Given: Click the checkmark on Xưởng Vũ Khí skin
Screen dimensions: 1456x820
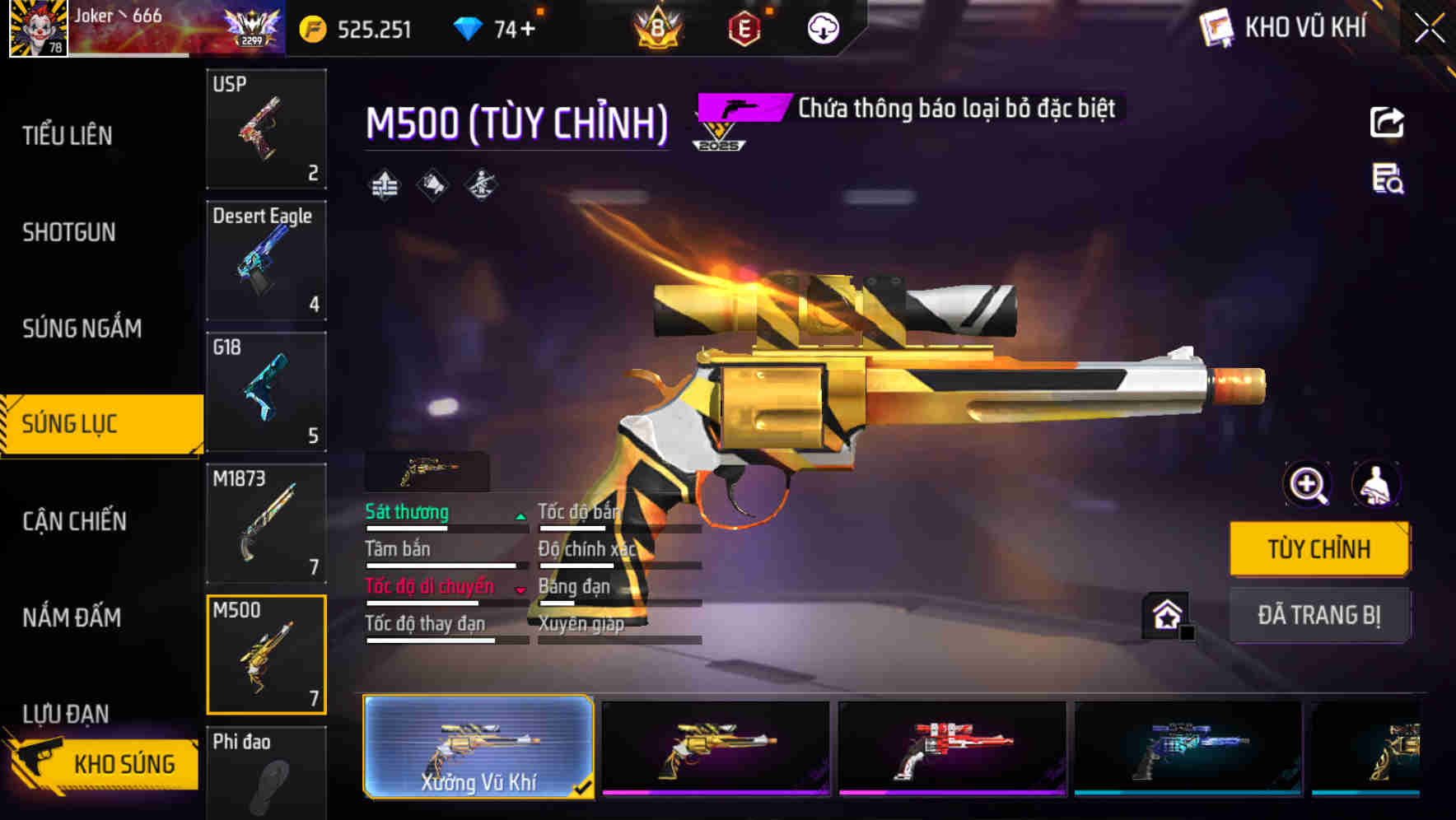Looking at the screenshot, I should [x=586, y=787].
